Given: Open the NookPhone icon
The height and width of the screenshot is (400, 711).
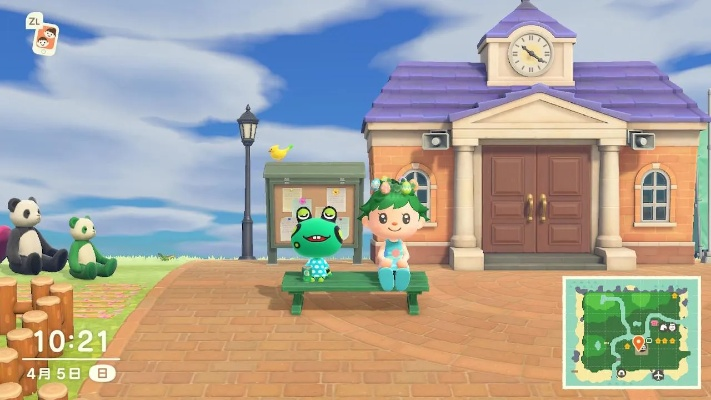Looking at the screenshot, I should (x=44, y=40).
